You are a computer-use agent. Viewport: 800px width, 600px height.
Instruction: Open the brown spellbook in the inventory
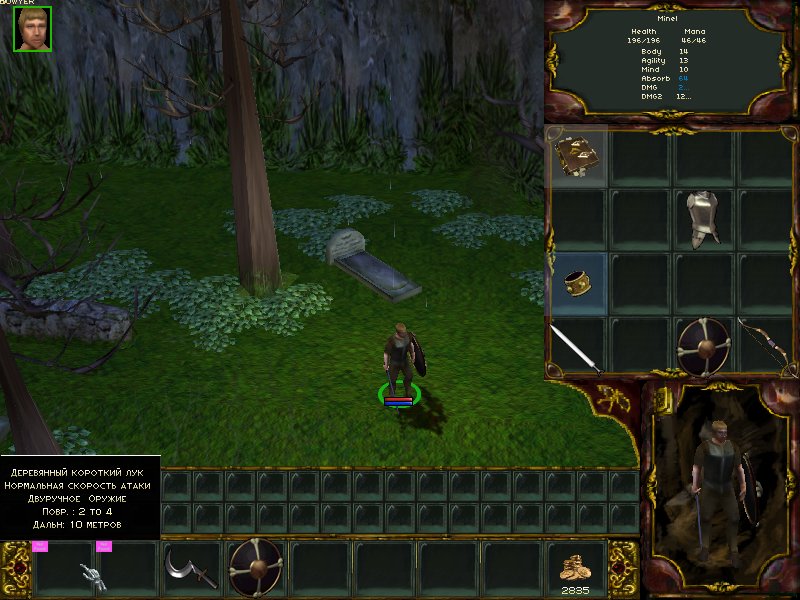(577, 158)
